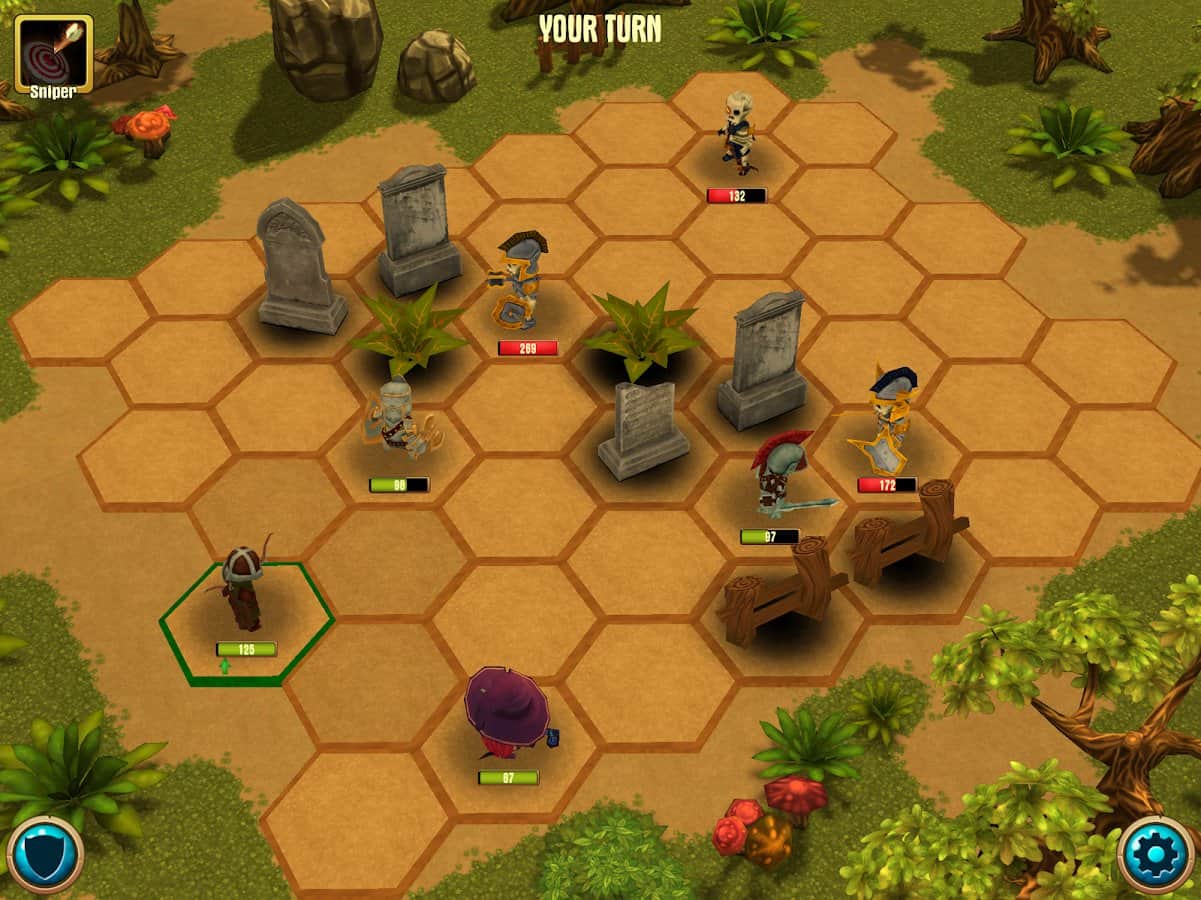Open the gear settings menu
Image resolution: width=1201 pixels, height=900 pixels.
[1156, 855]
